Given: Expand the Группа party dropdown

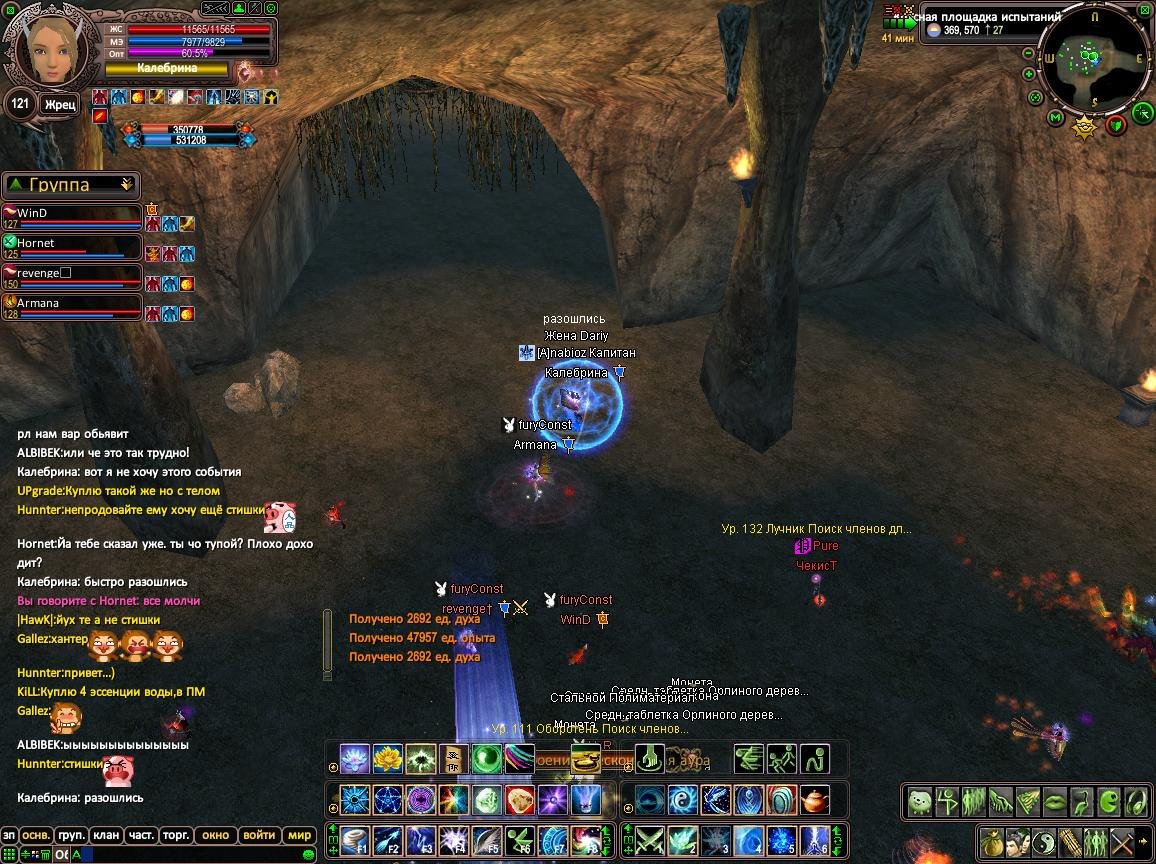Looking at the screenshot, I should pos(126,185).
